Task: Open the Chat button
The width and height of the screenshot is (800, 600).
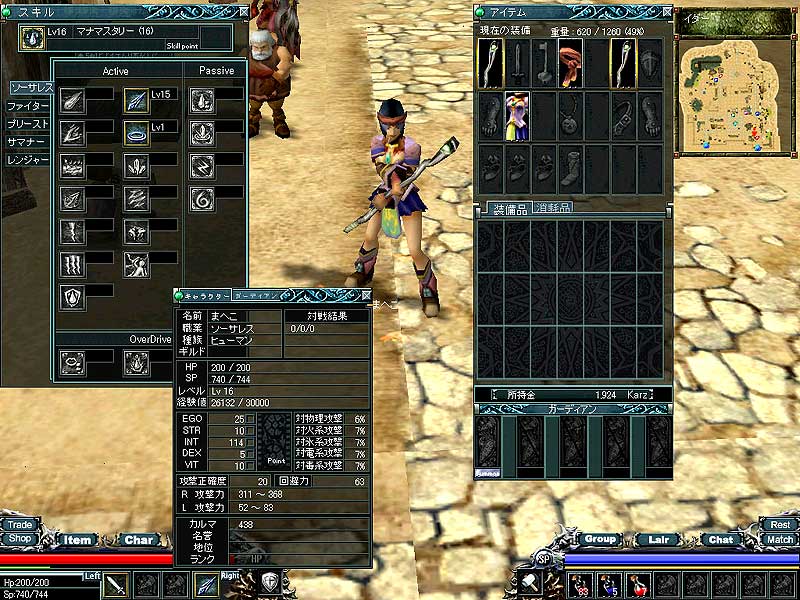Action: point(720,539)
